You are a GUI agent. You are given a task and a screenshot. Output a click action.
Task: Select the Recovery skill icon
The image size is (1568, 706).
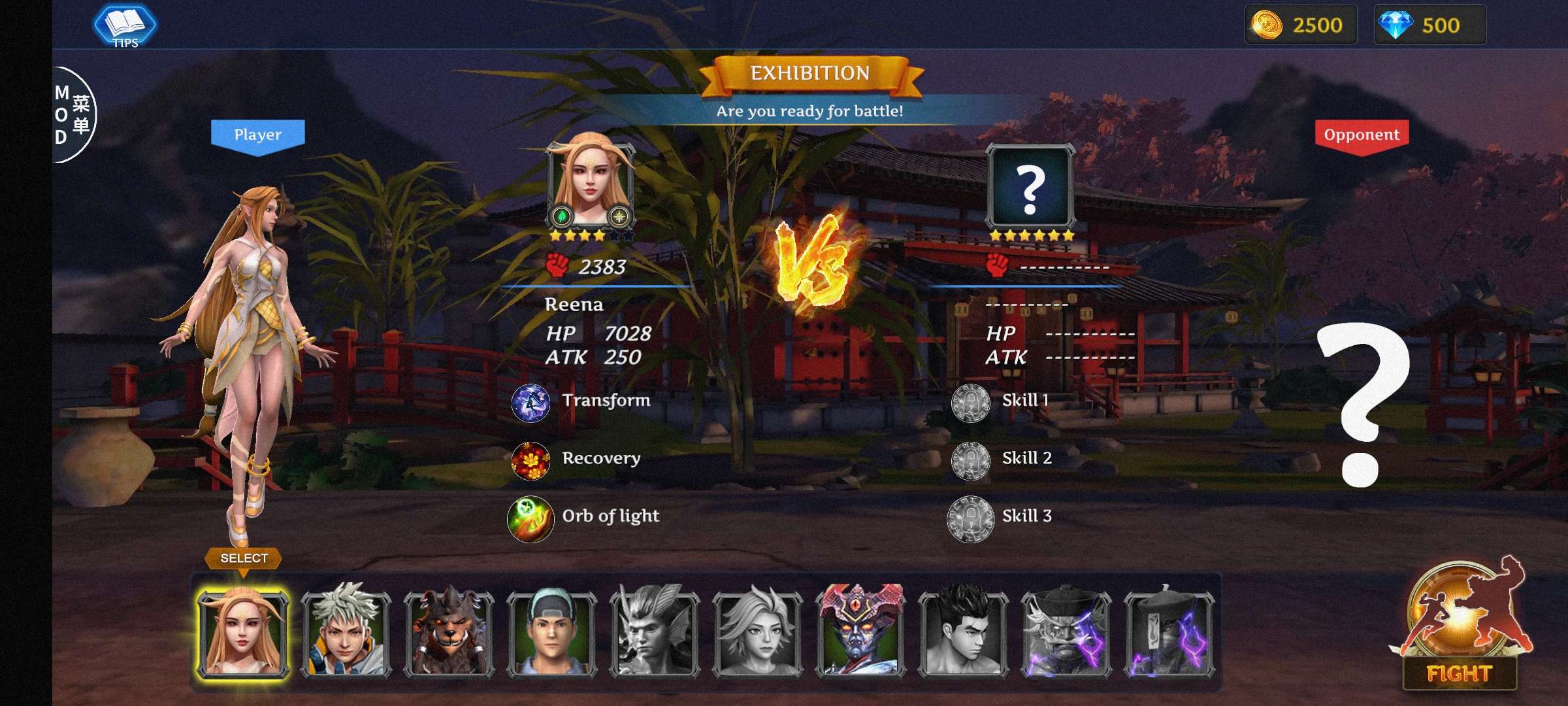point(531,458)
